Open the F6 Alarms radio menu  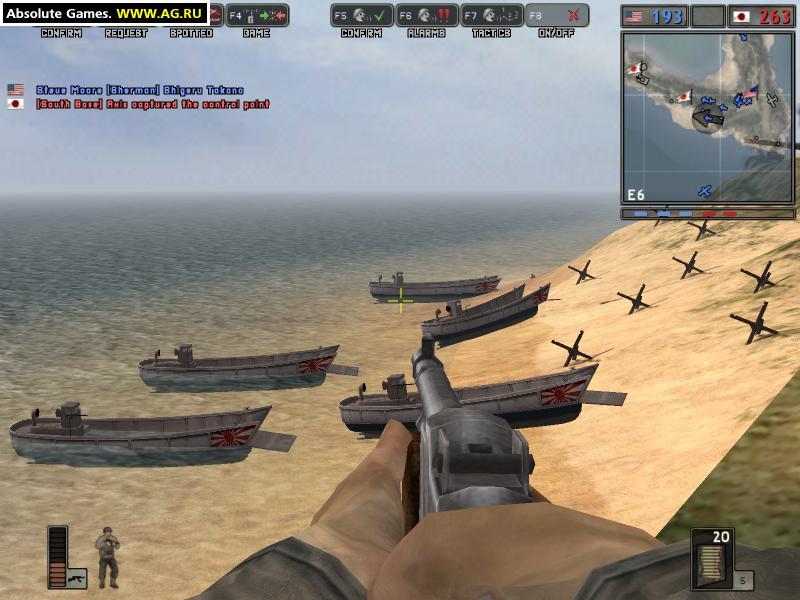click(425, 16)
